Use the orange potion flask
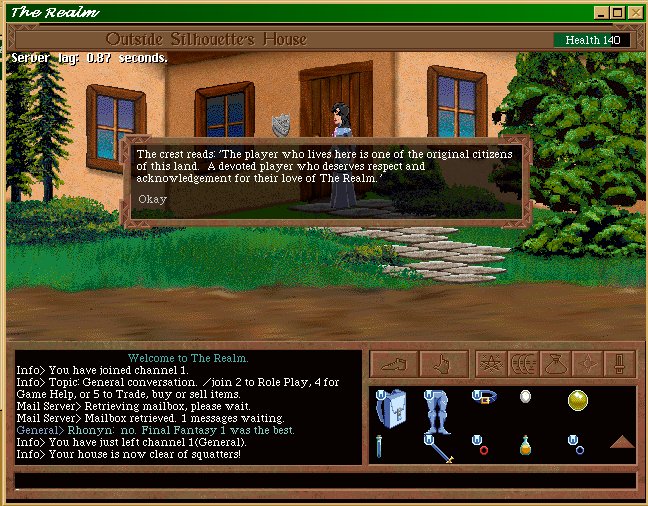 526,445
